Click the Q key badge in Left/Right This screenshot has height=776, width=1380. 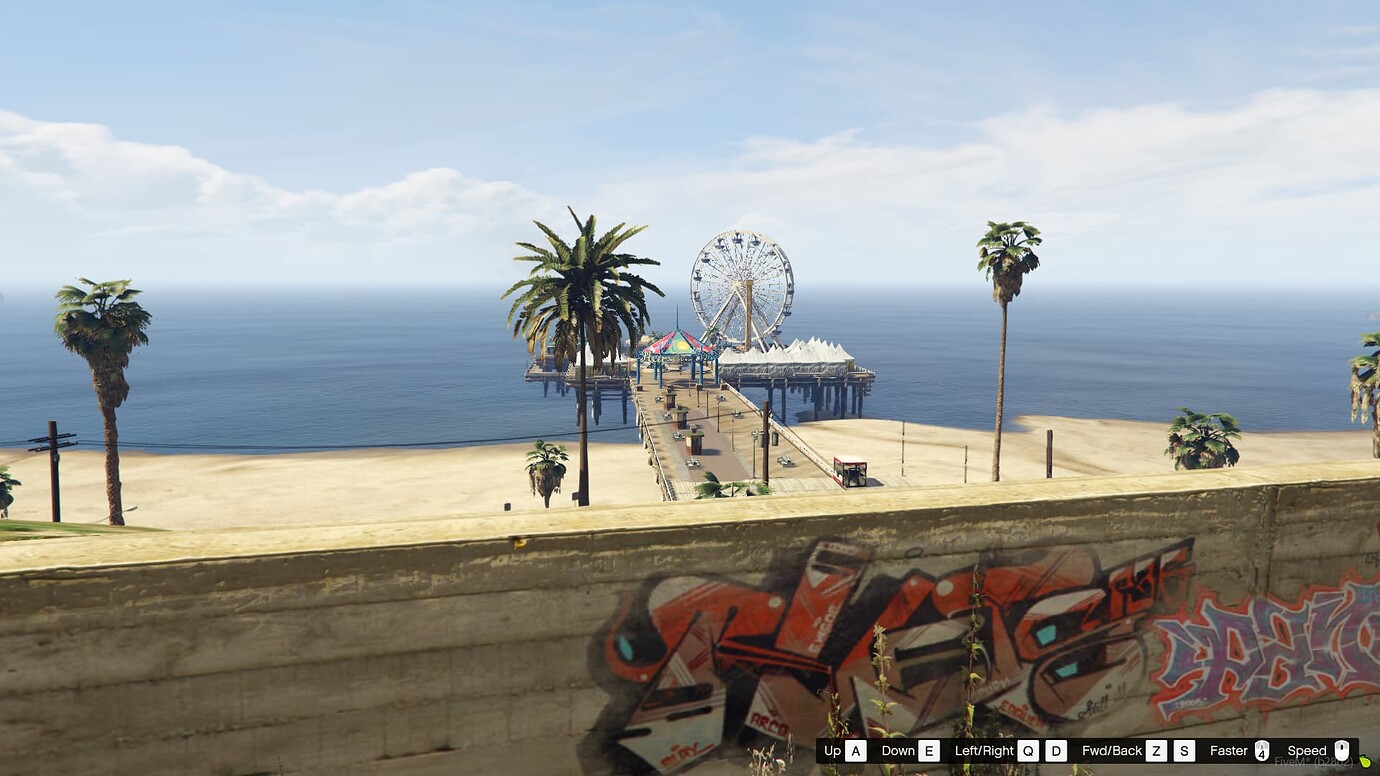pyautogui.click(x=1029, y=751)
